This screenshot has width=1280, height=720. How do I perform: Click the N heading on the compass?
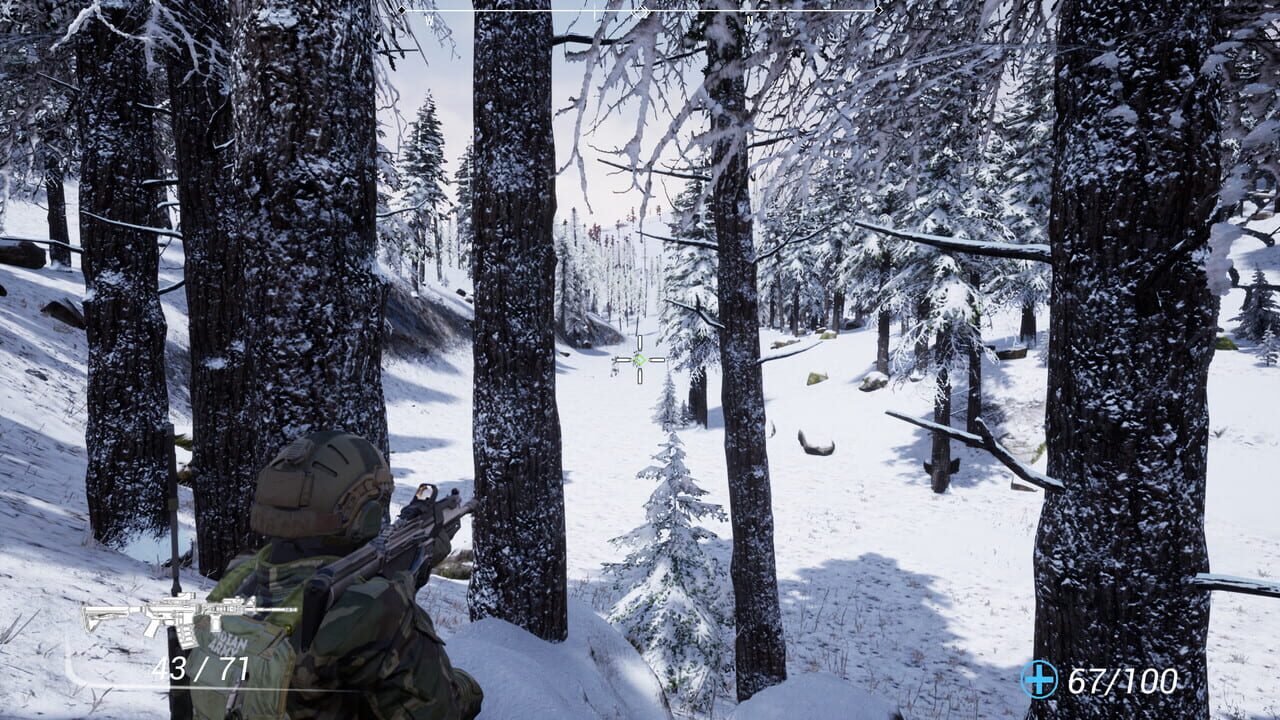point(748,18)
